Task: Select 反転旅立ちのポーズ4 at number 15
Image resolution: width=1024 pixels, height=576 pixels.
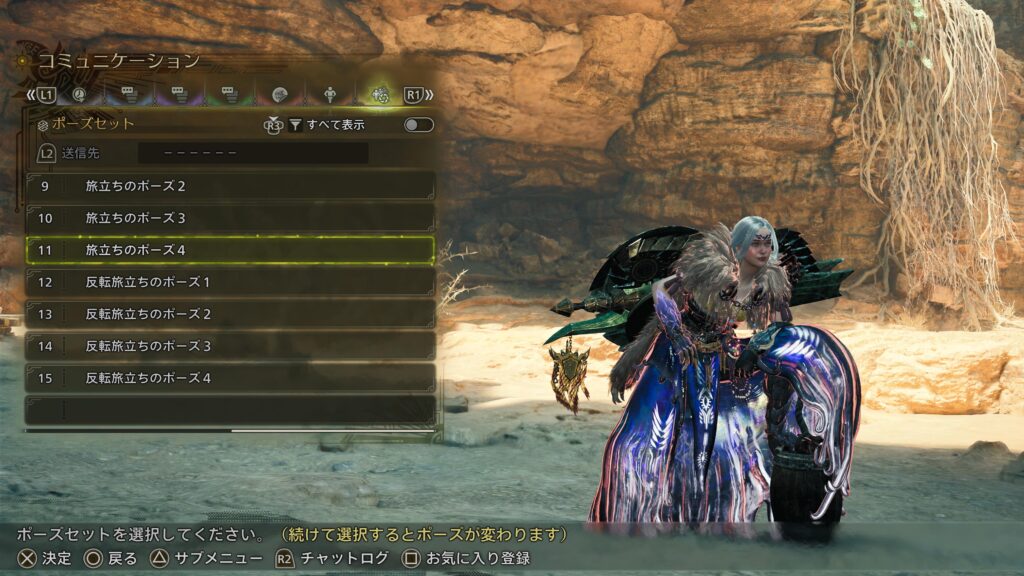Action: (230, 378)
